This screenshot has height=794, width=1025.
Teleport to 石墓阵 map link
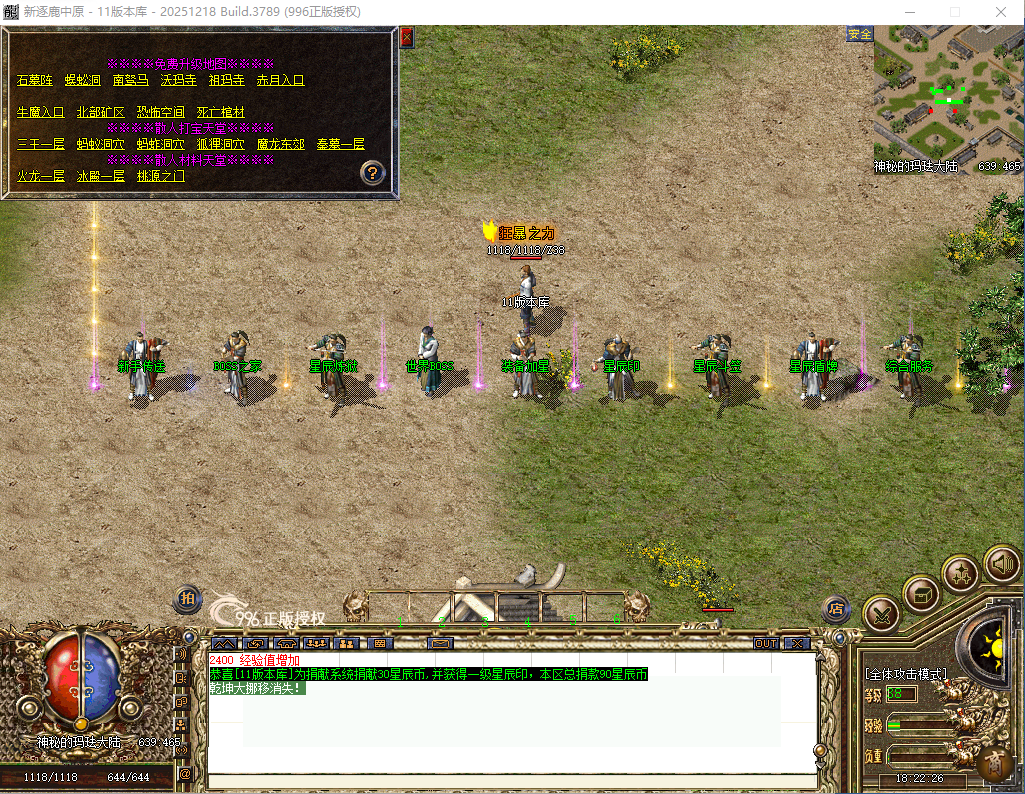point(35,80)
